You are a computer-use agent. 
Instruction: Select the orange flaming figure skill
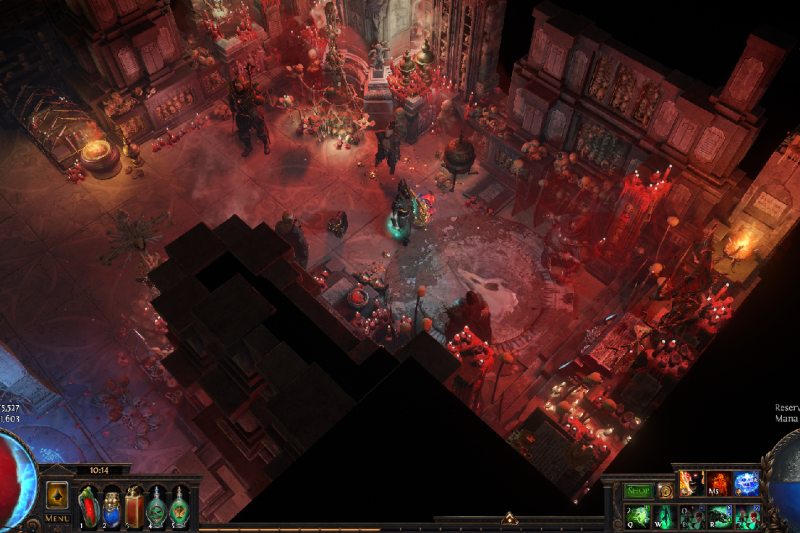719,484
